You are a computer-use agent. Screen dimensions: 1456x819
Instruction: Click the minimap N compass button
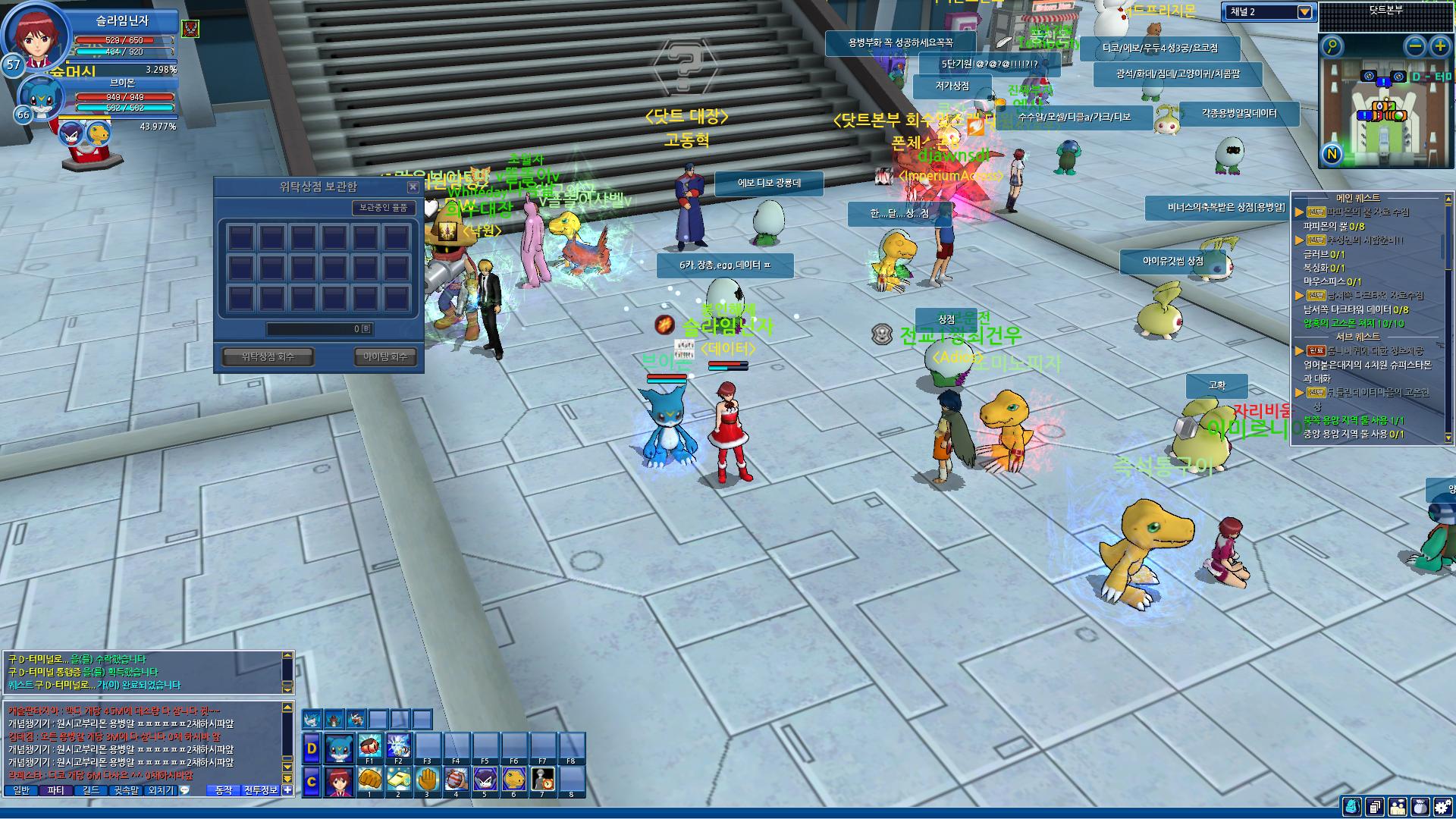(x=1332, y=155)
